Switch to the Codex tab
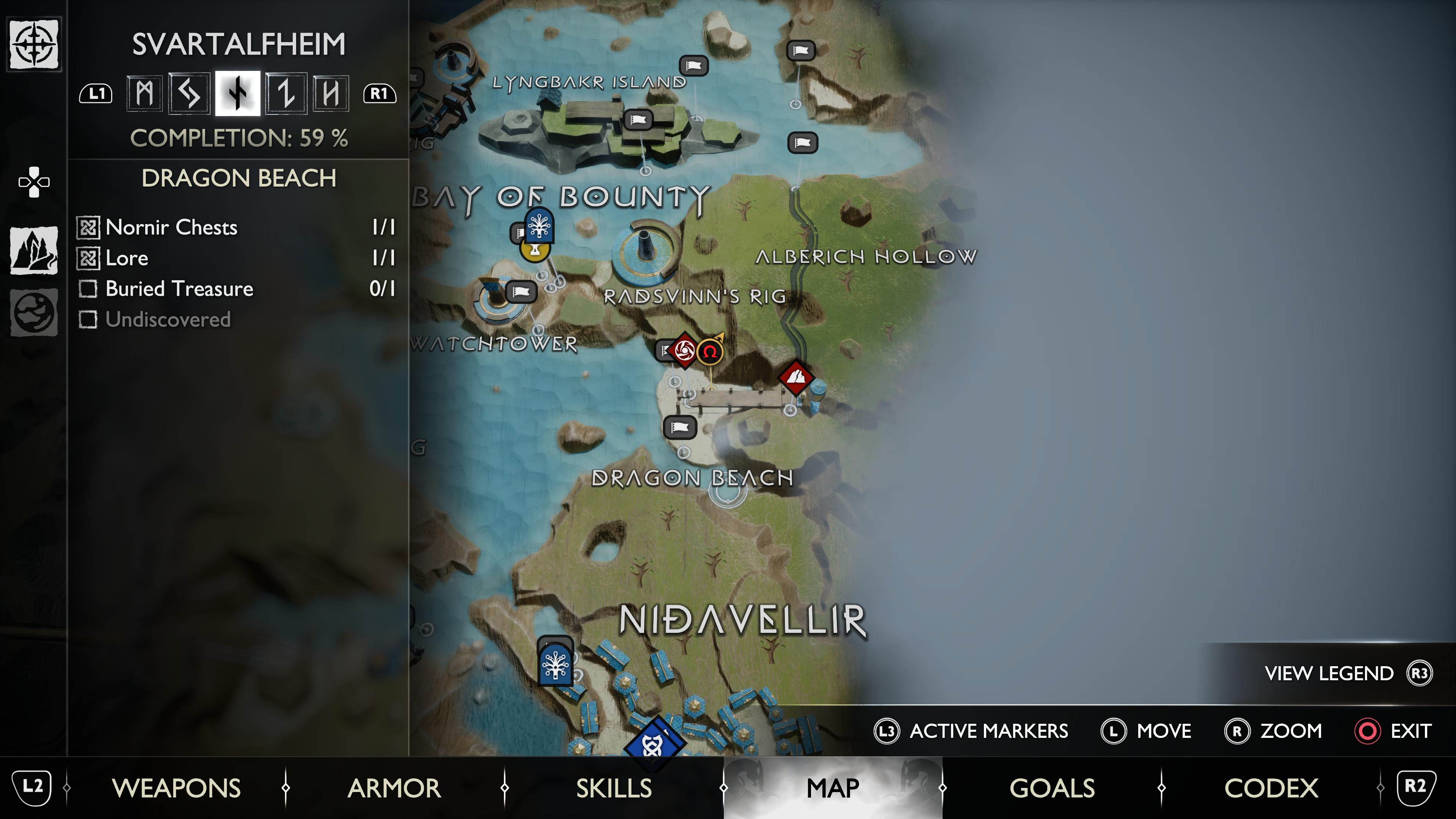The image size is (1456, 819). [1271, 788]
